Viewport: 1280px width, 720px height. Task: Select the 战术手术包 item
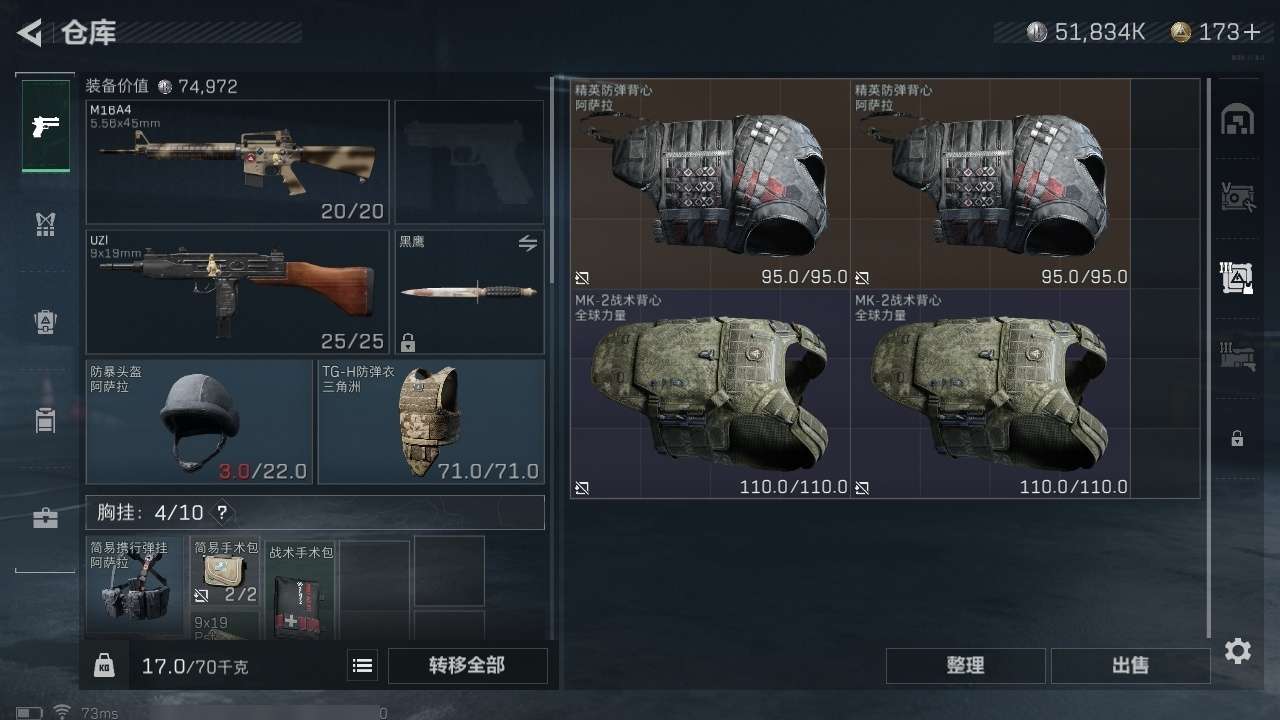[x=299, y=592]
